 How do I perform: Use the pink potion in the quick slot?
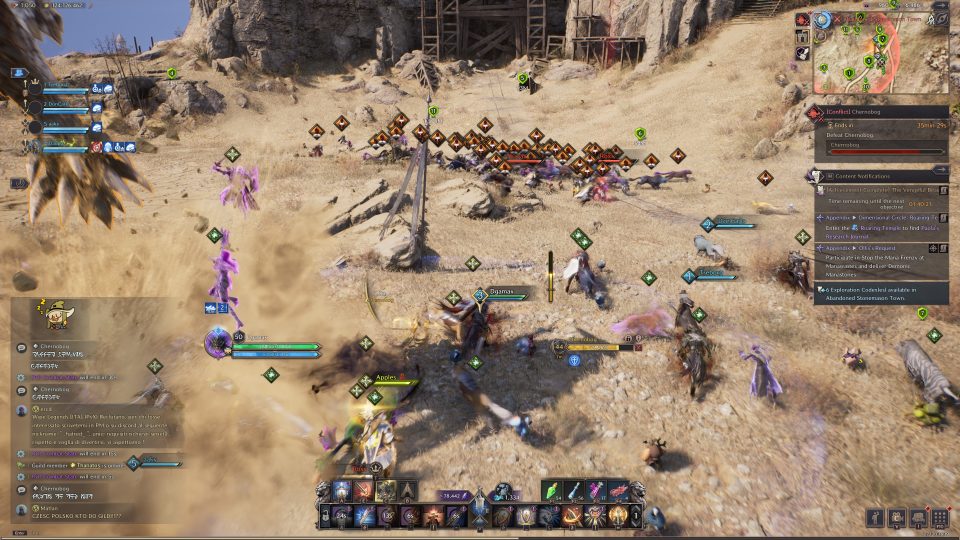tap(596, 492)
